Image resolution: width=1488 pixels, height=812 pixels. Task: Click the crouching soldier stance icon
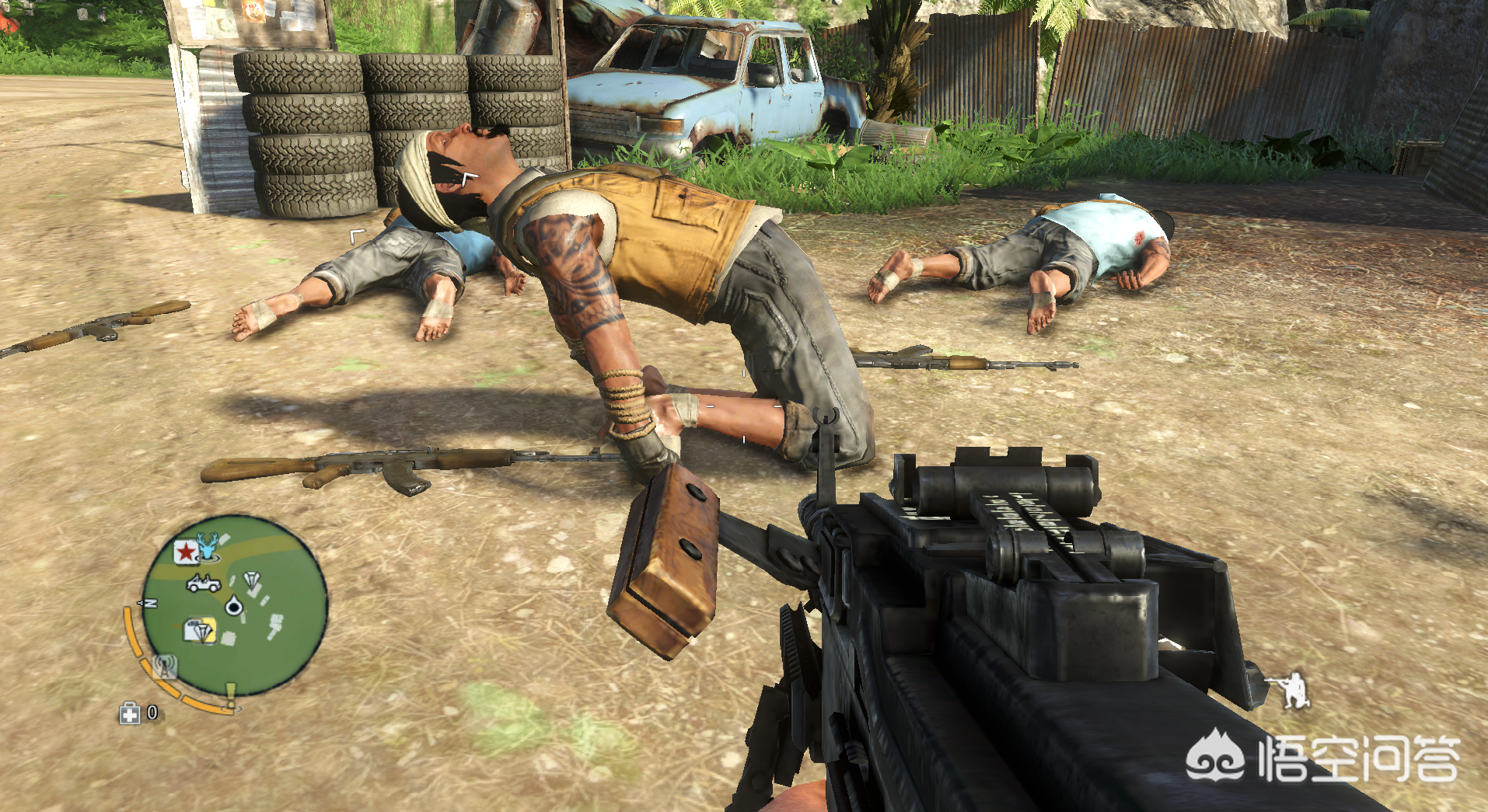1291,691
